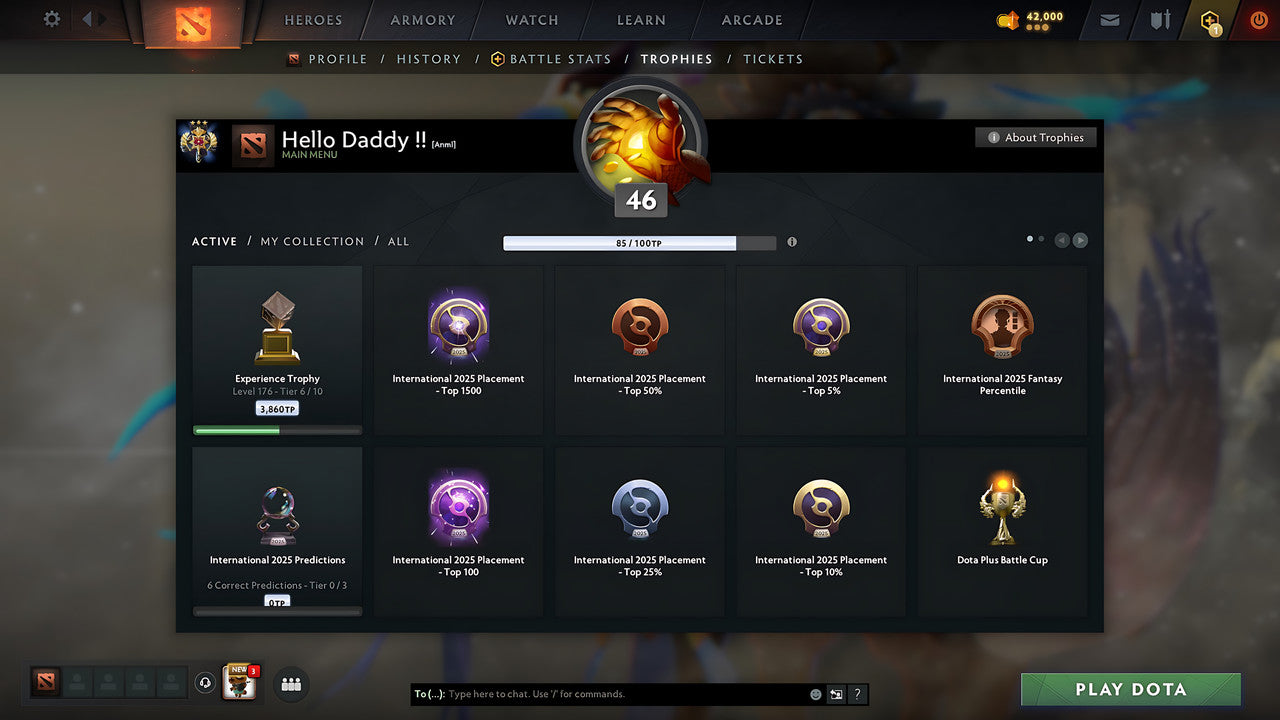This screenshot has width=1280, height=720.
Task: Open the TROPHIES profile tab
Action: coord(677,59)
